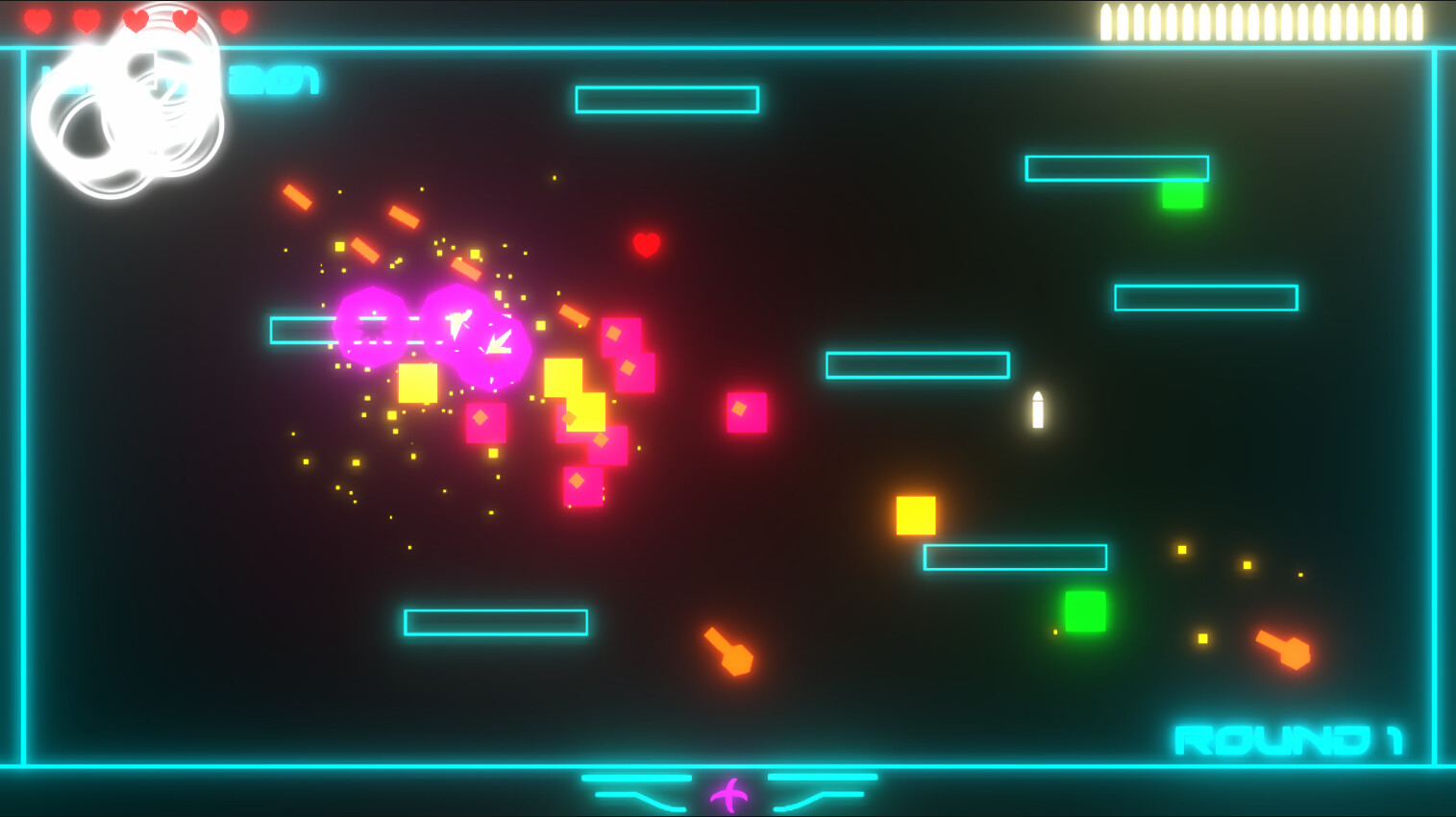Click the purple cross at the bottom launcher

coord(728,795)
